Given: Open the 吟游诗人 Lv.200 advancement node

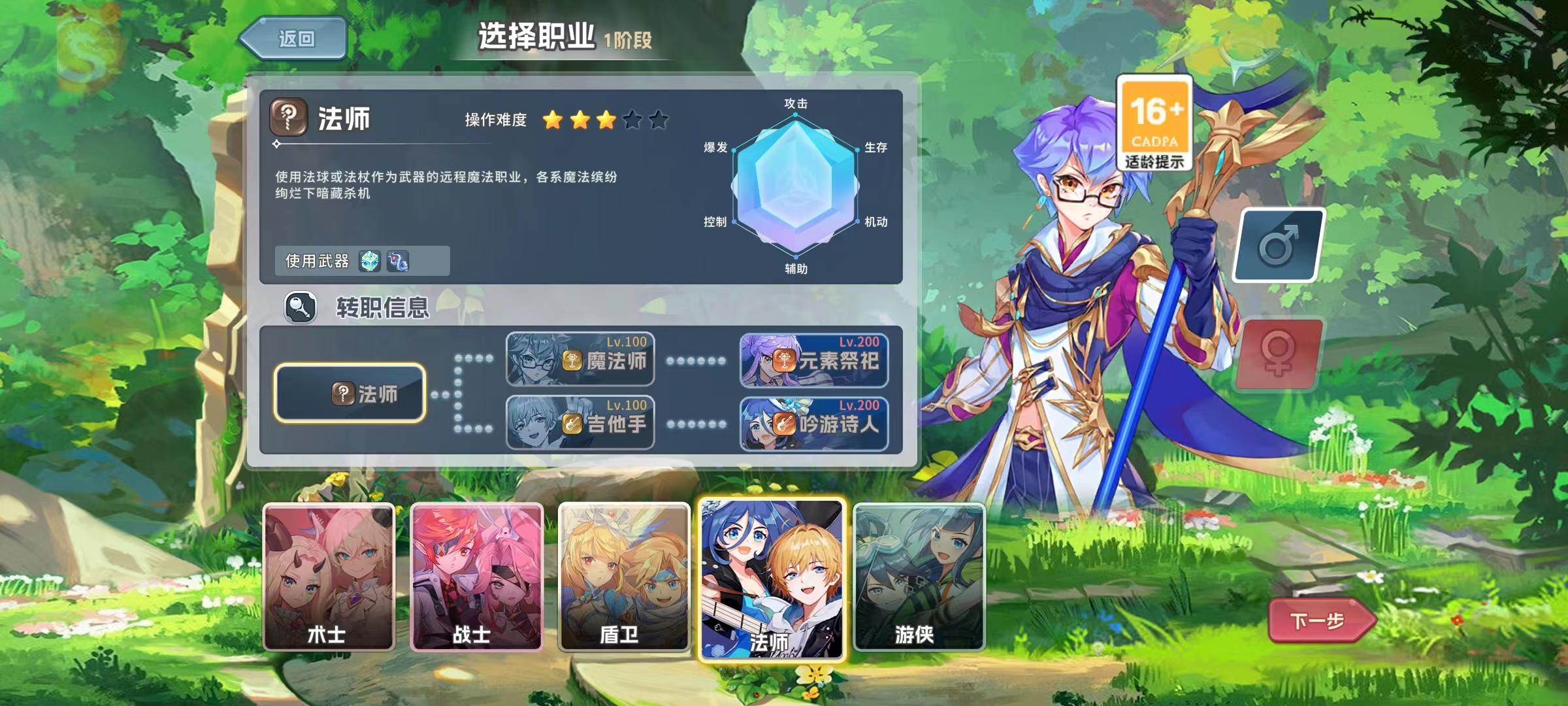Looking at the screenshot, I should click(x=813, y=424).
